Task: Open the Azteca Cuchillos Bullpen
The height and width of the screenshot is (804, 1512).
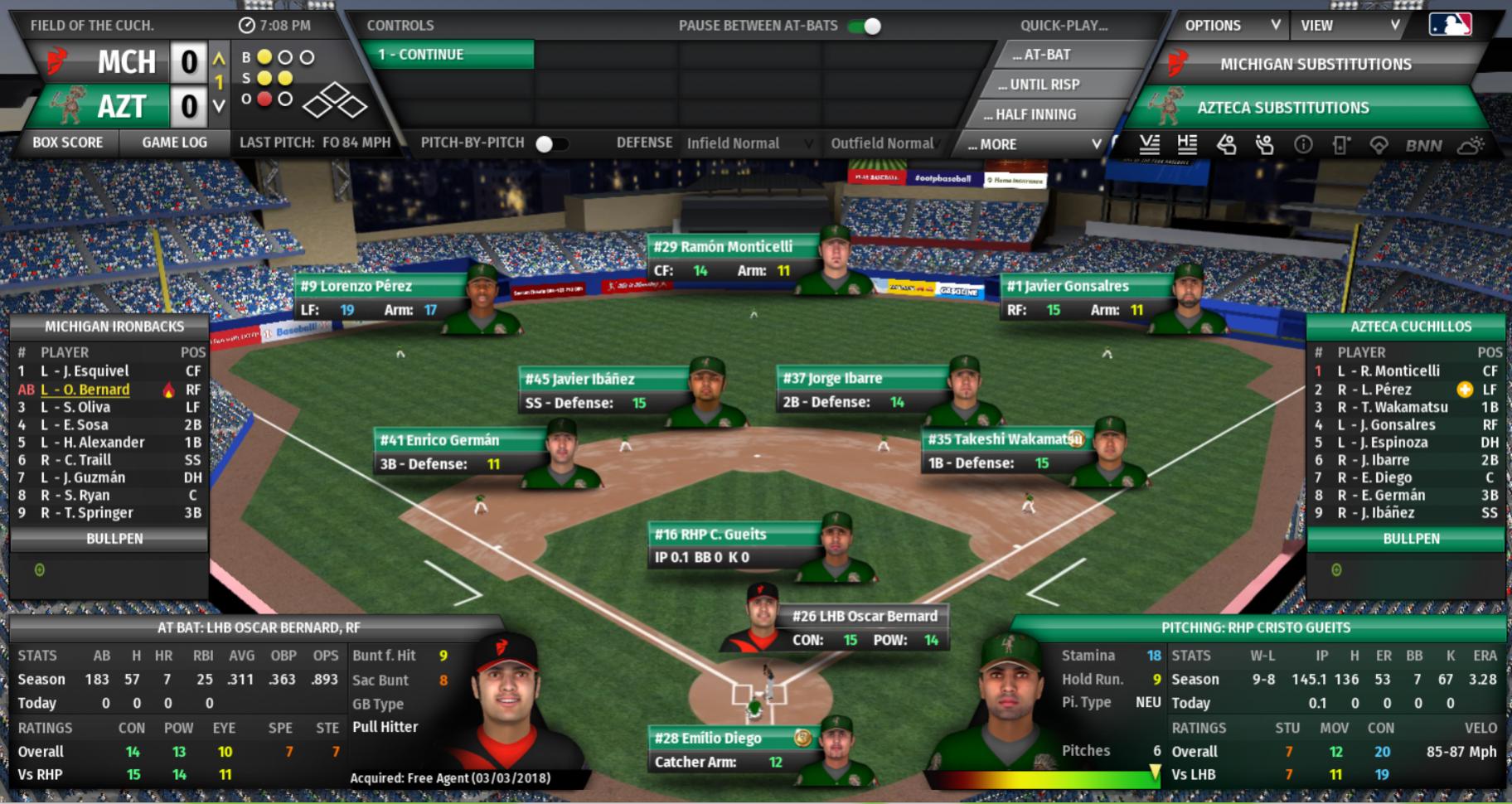Action: [x=1411, y=539]
